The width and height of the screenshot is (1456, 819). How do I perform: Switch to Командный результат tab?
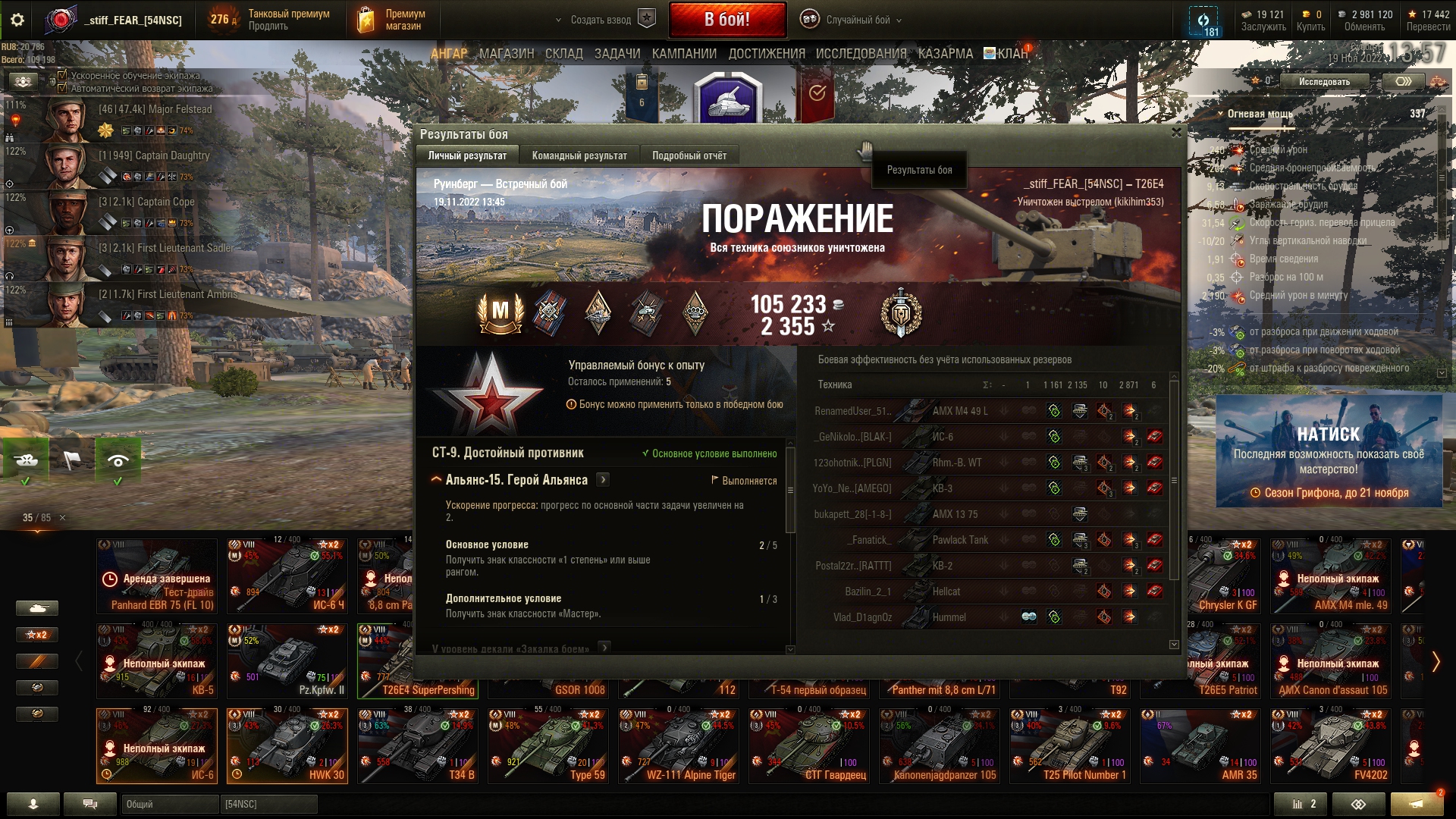point(579,155)
